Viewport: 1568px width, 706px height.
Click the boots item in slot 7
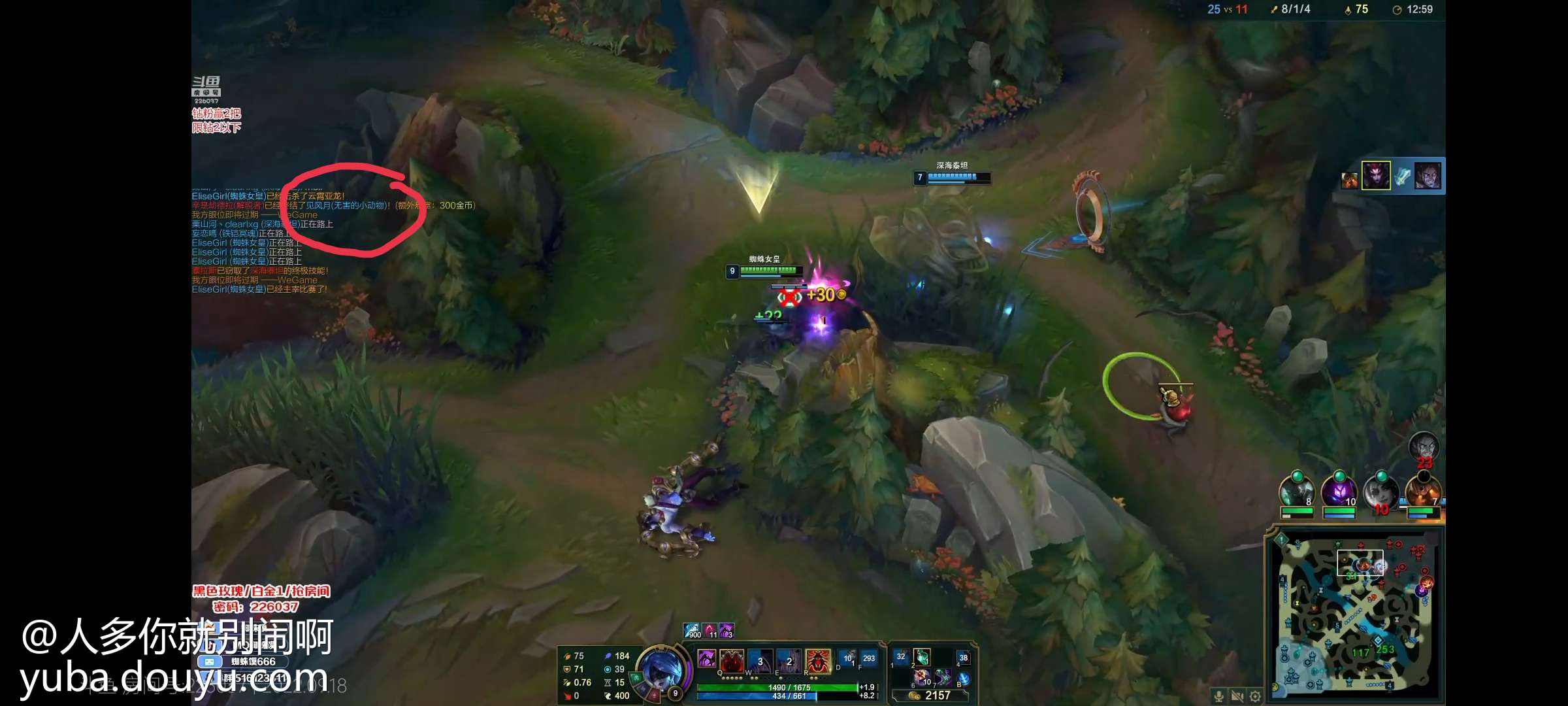943,677
